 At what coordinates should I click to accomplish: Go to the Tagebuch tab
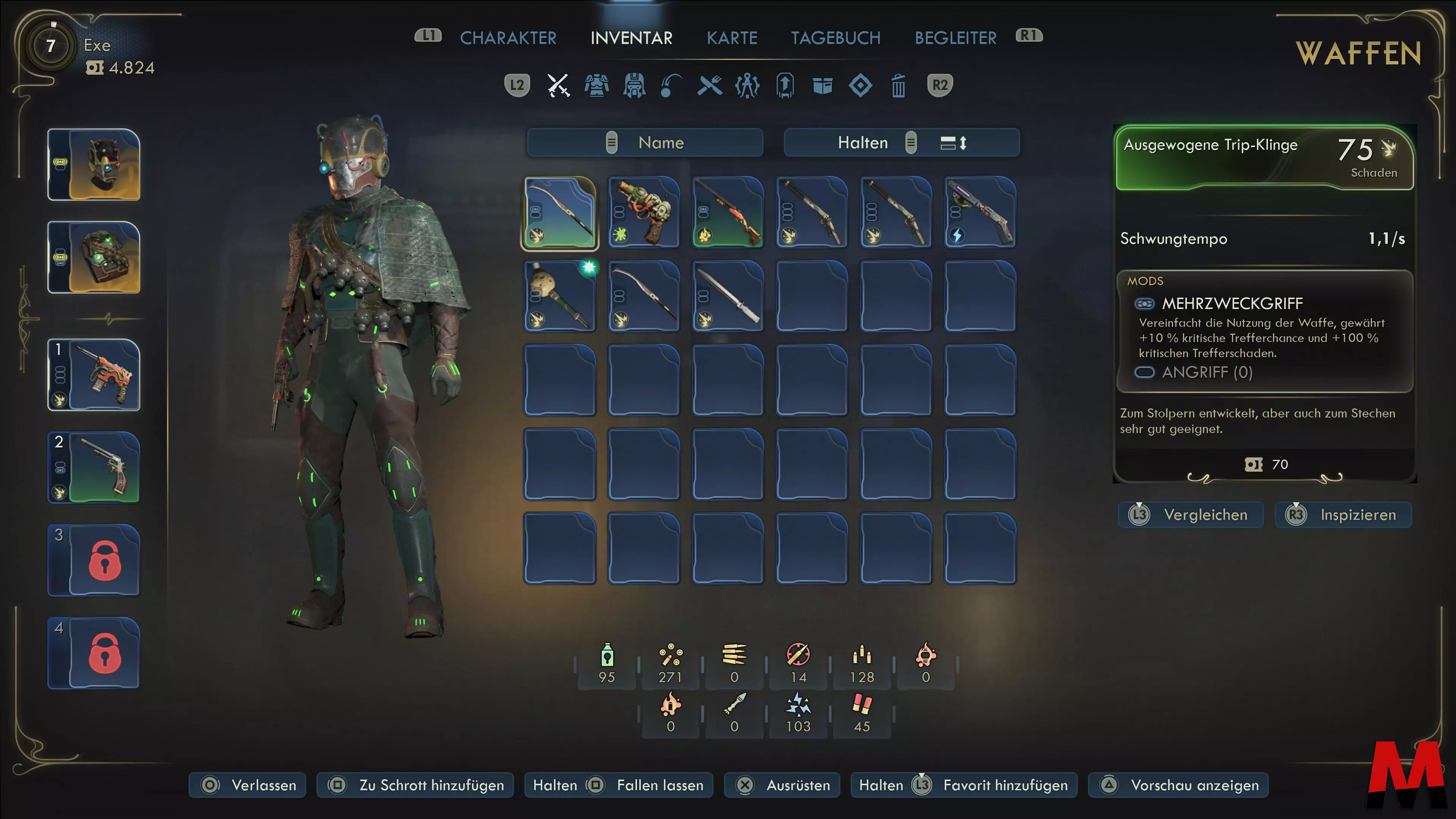point(835,38)
